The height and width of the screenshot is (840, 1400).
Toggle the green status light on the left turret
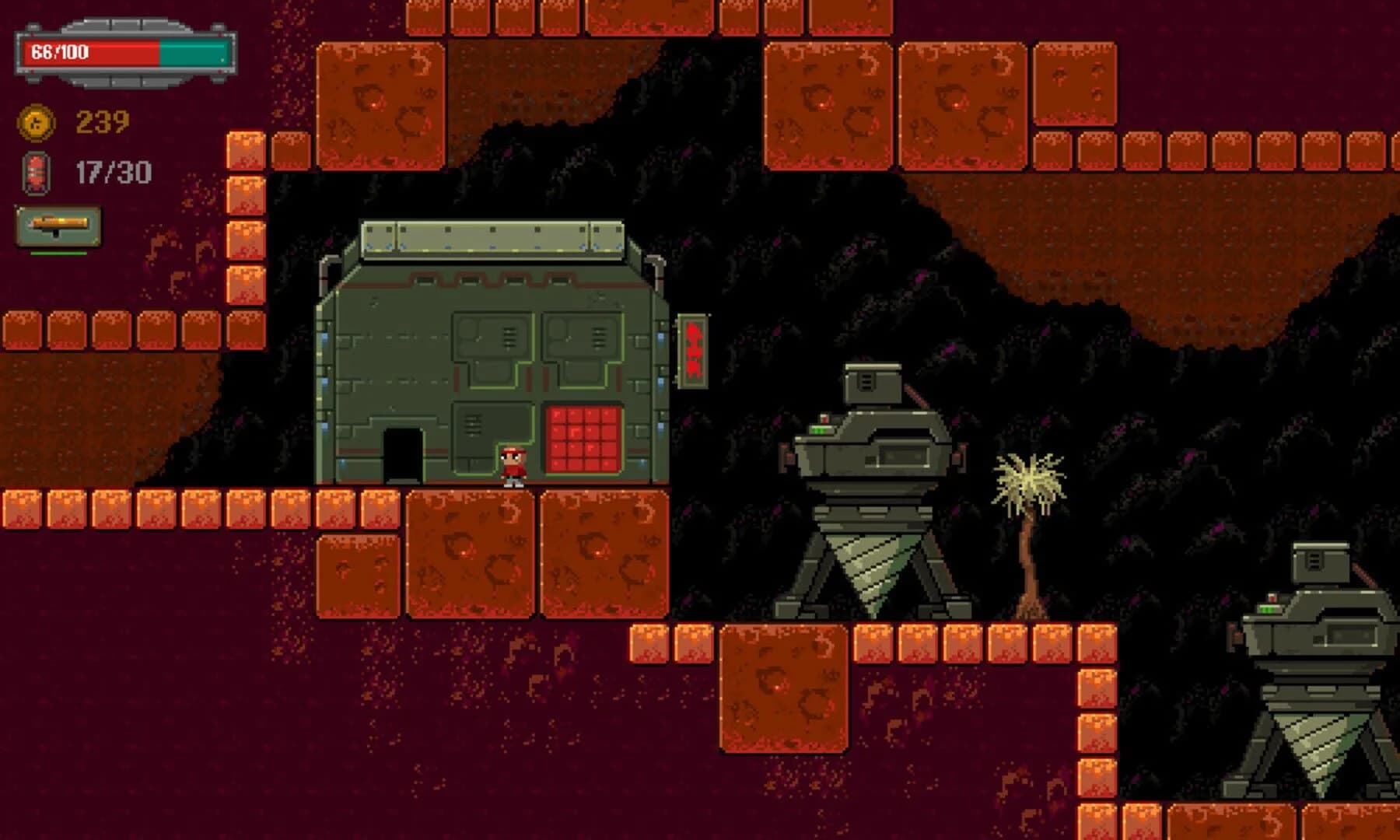(821, 430)
